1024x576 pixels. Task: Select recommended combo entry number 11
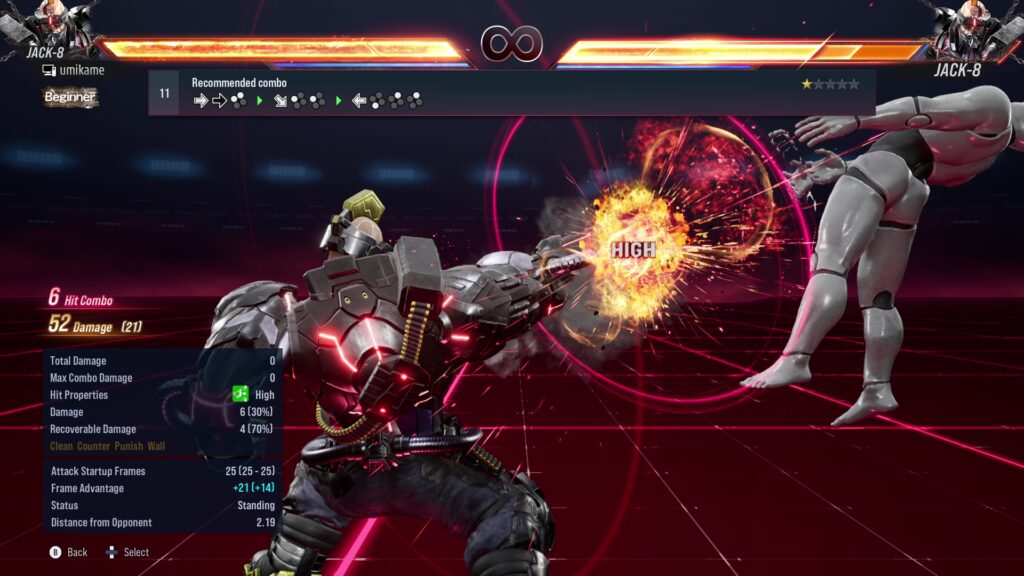pyautogui.click(x=510, y=93)
